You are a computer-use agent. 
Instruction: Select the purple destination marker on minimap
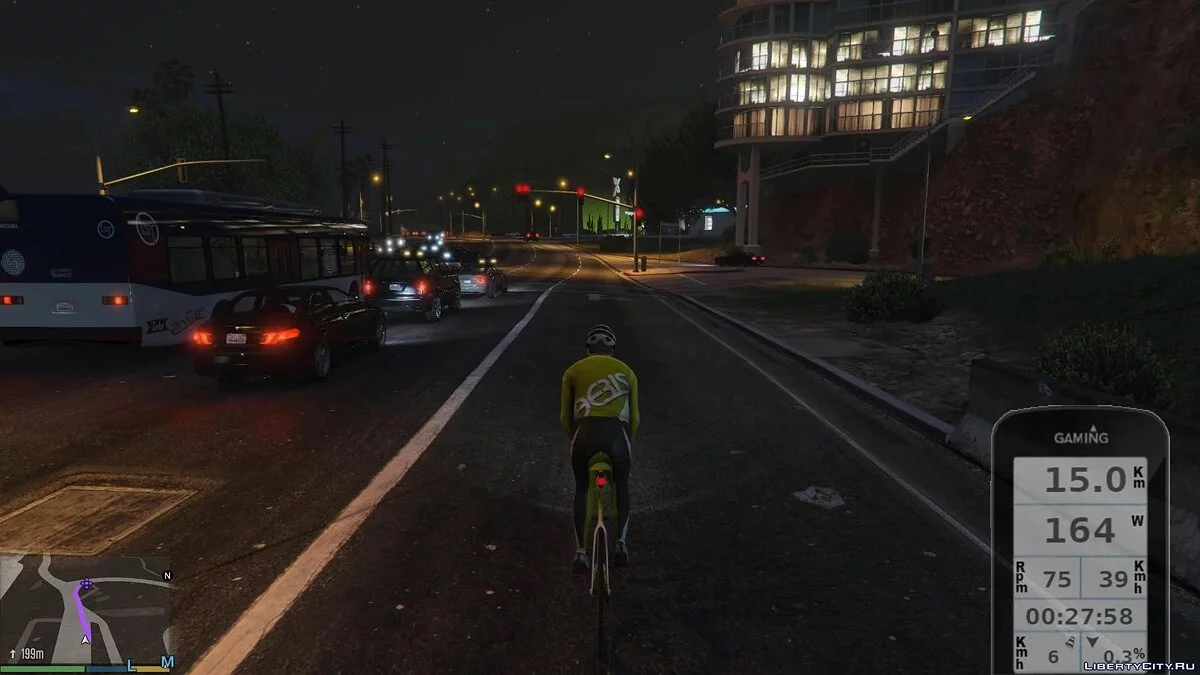pyautogui.click(x=86, y=583)
